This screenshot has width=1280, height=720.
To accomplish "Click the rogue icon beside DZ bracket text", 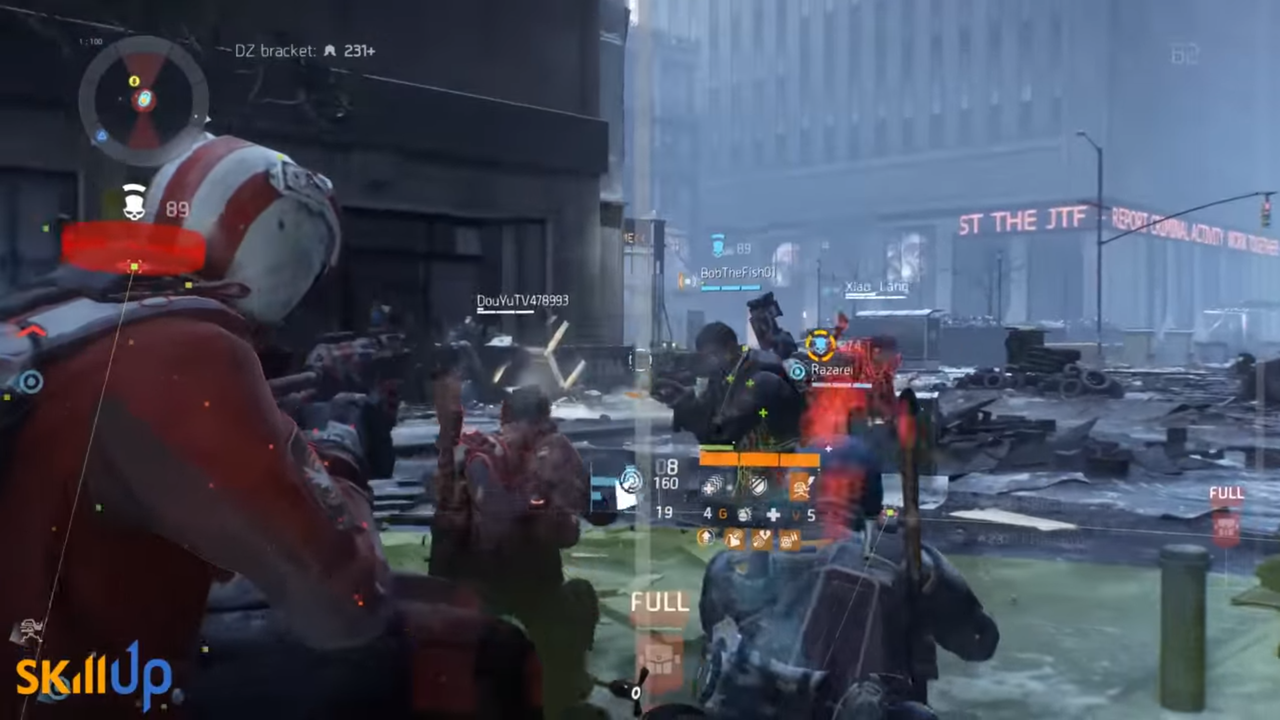I will click(x=330, y=51).
